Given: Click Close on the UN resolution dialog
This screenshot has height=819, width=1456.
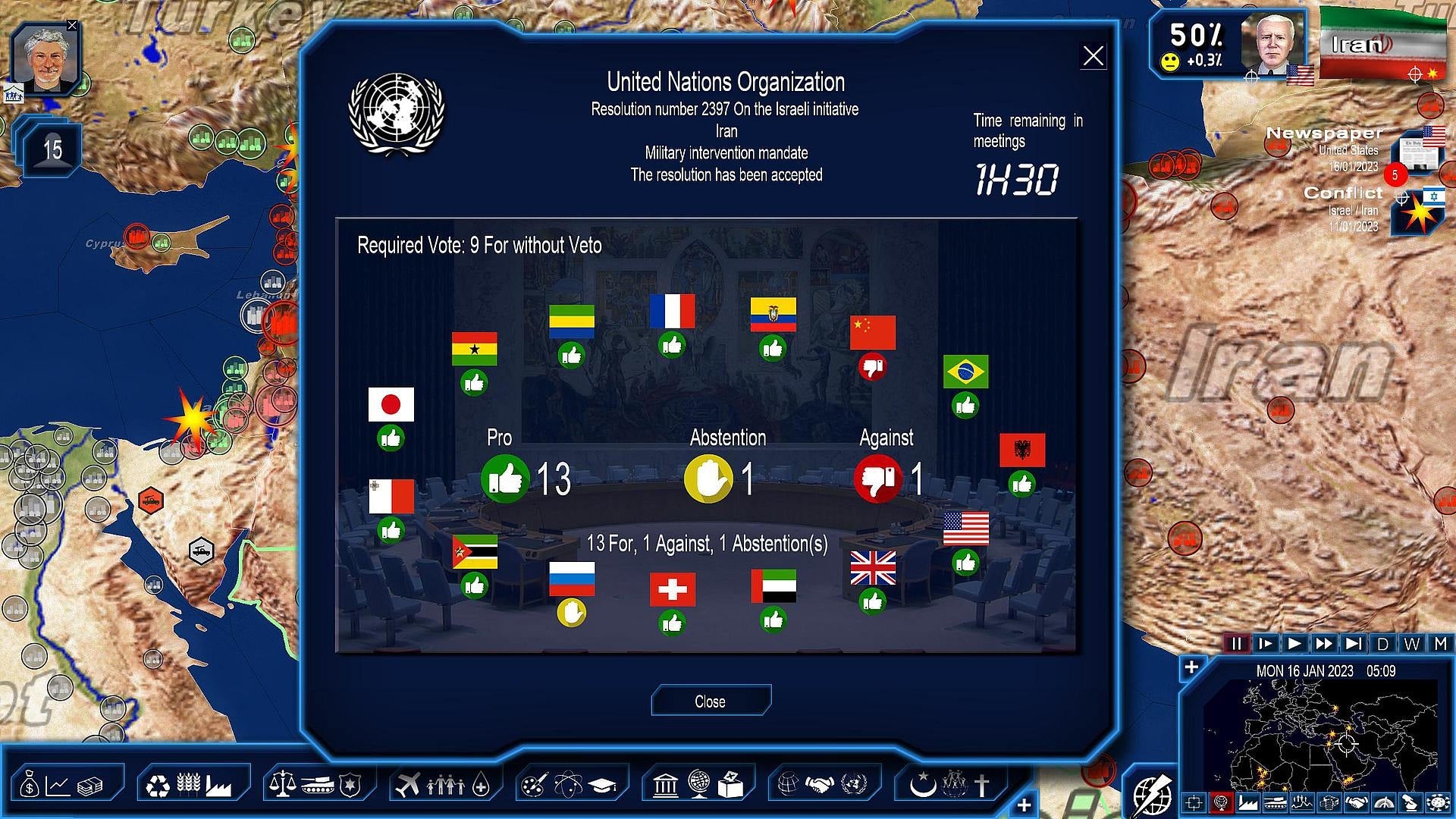Looking at the screenshot, I should coord(711,701).
